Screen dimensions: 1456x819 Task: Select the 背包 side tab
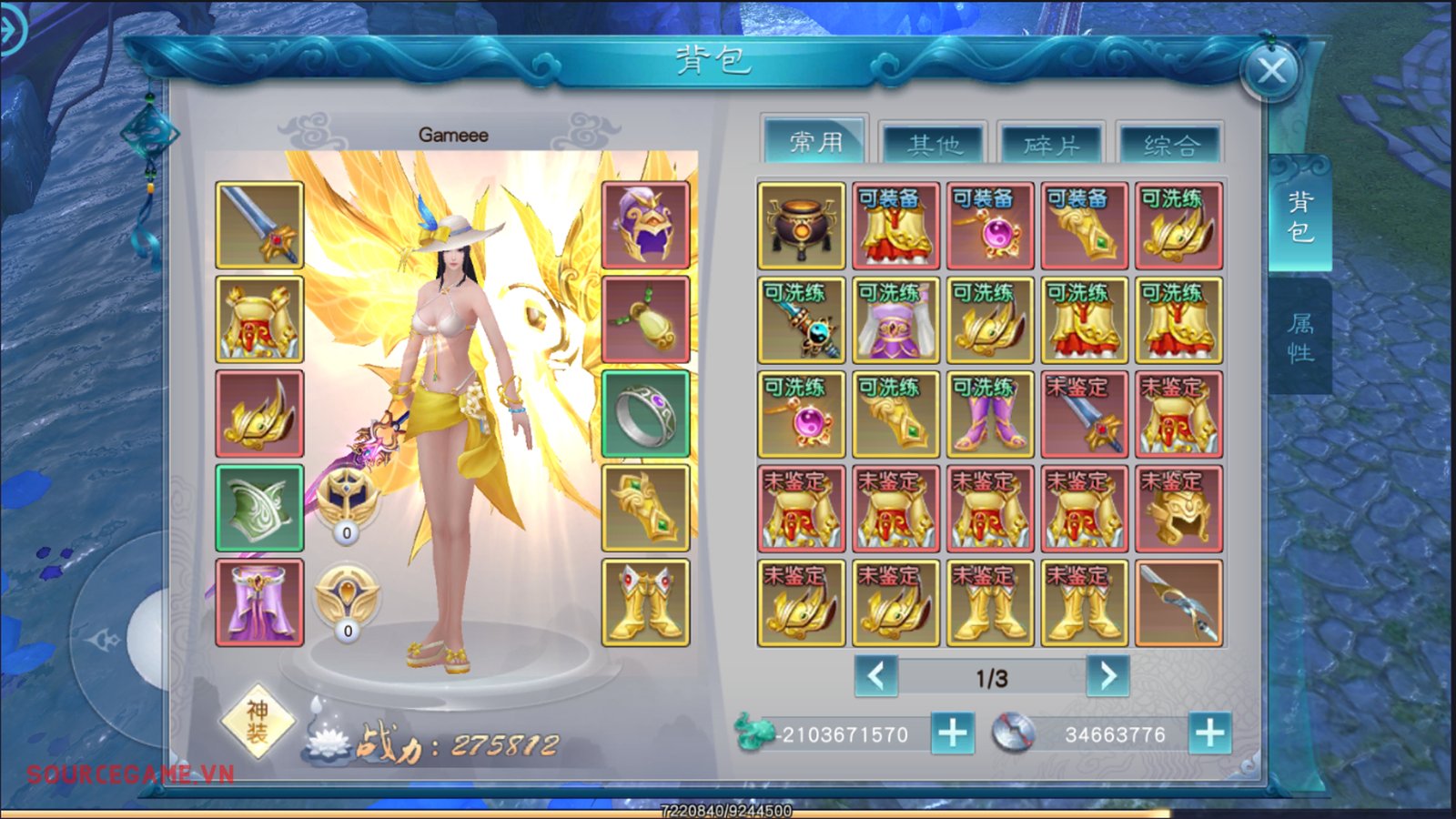[1300, 217]
